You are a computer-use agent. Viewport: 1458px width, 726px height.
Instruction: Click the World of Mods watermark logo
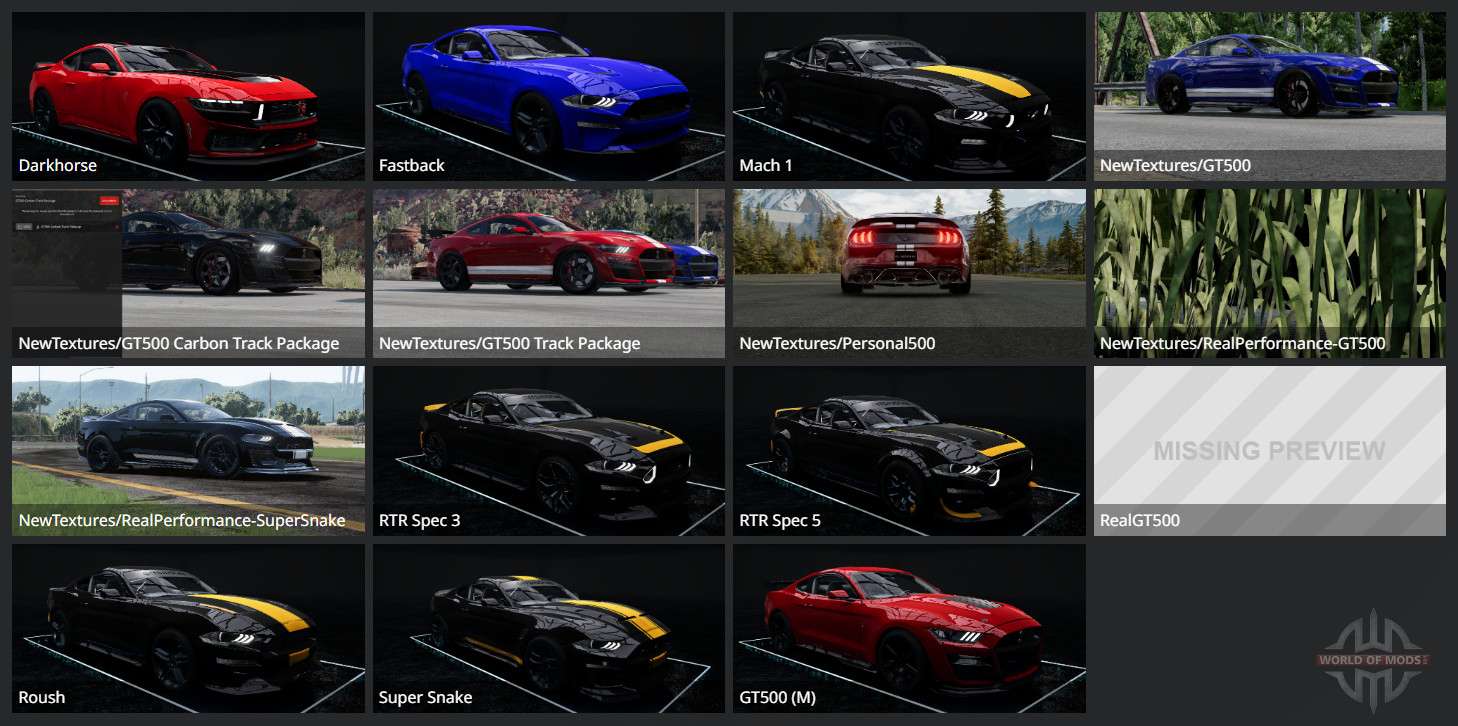tap(1372, 660)
